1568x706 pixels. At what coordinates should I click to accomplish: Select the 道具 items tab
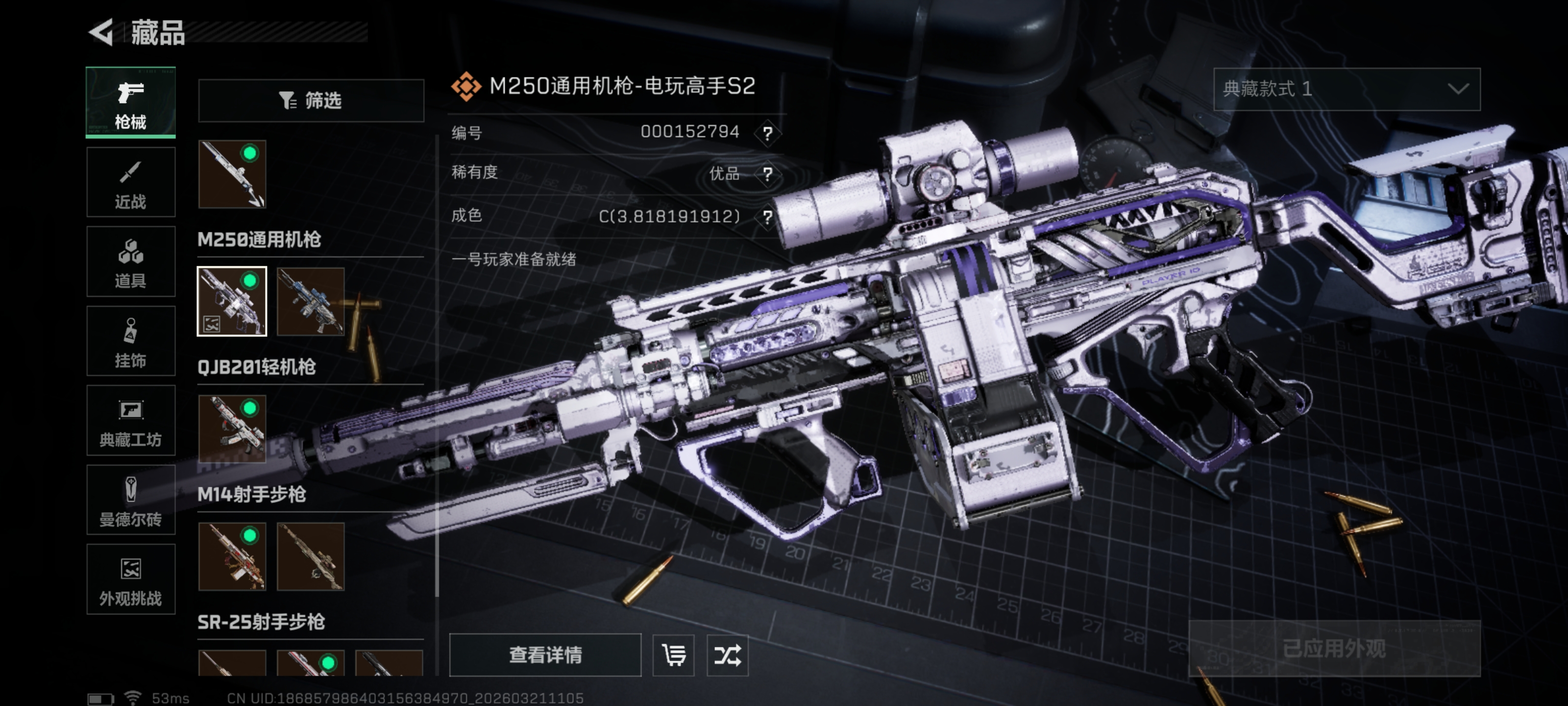click(130, 262)
